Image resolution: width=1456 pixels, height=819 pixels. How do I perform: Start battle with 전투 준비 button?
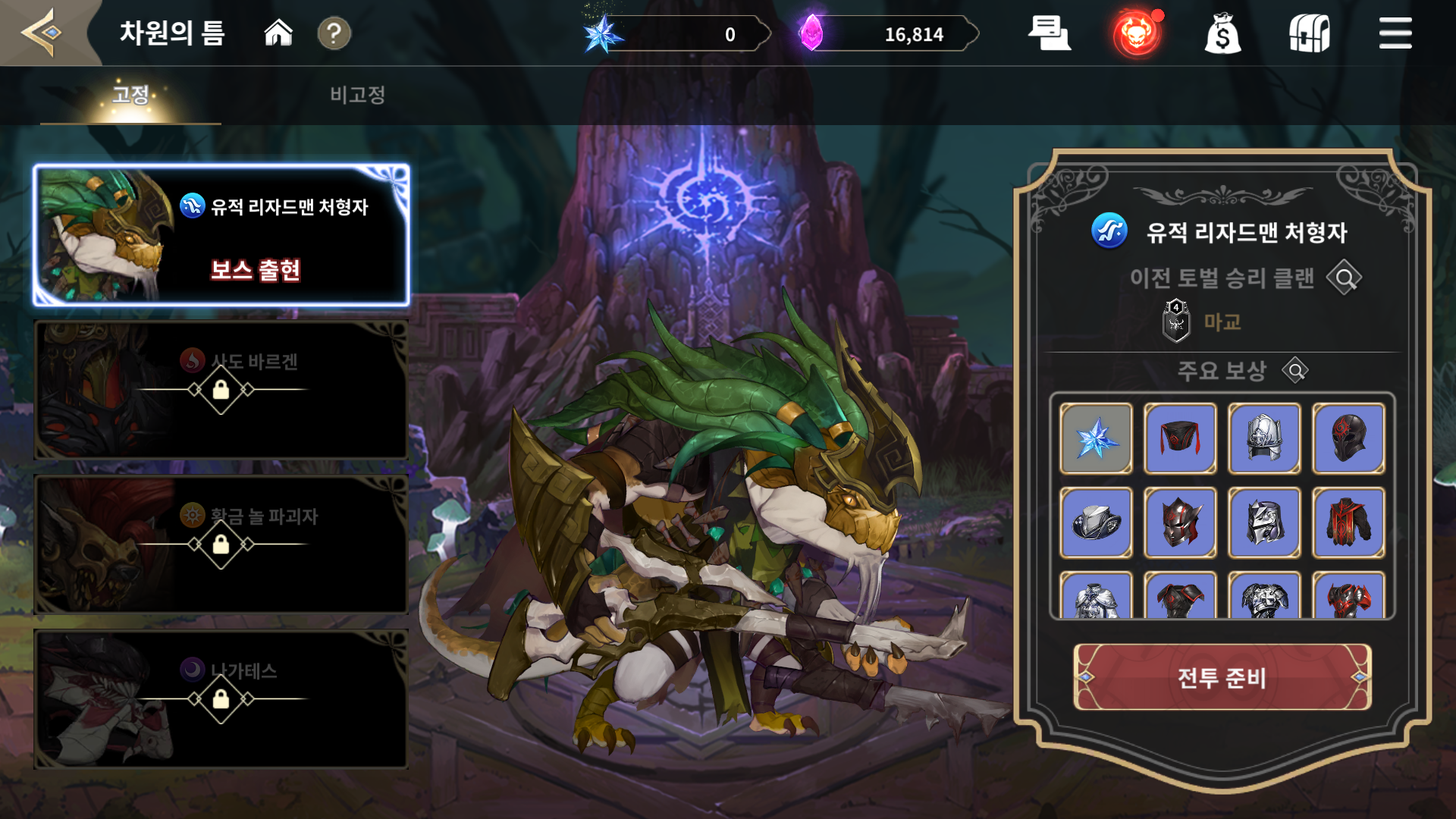(1222, 677)
